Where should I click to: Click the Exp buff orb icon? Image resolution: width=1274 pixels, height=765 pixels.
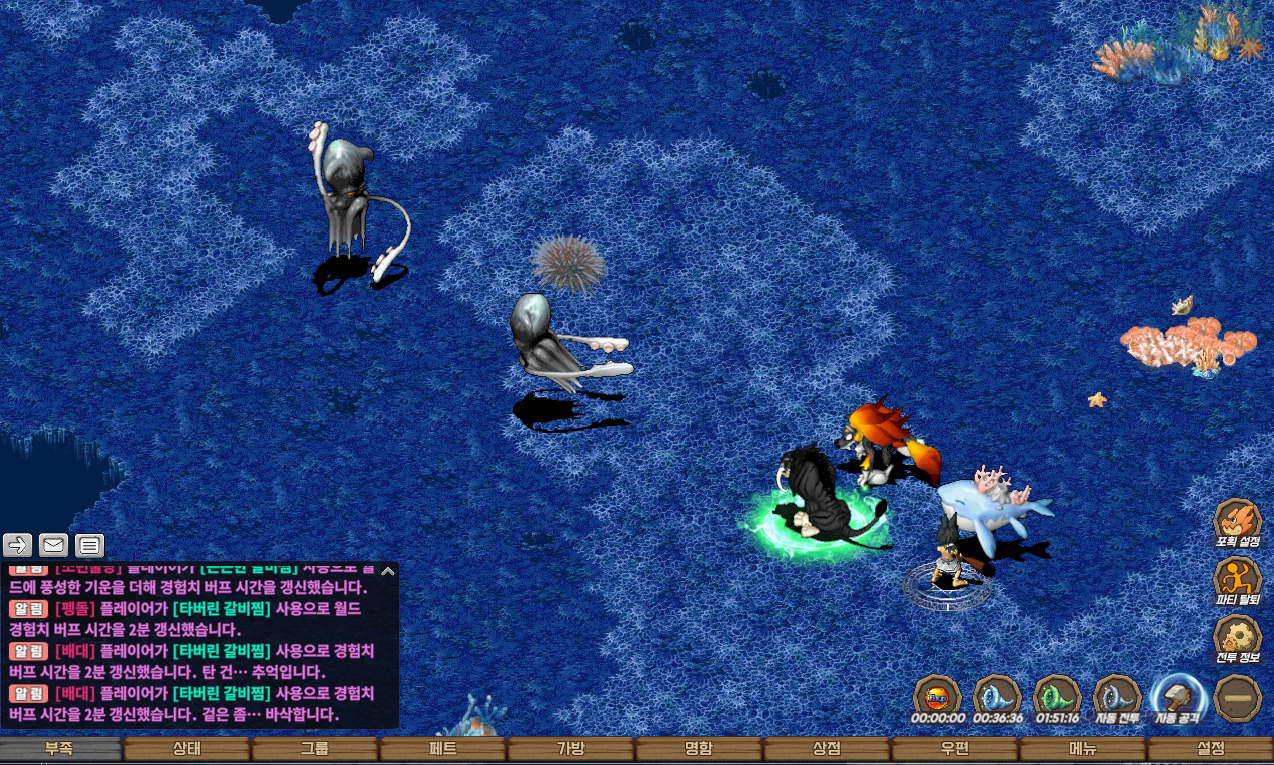[938, 697]
